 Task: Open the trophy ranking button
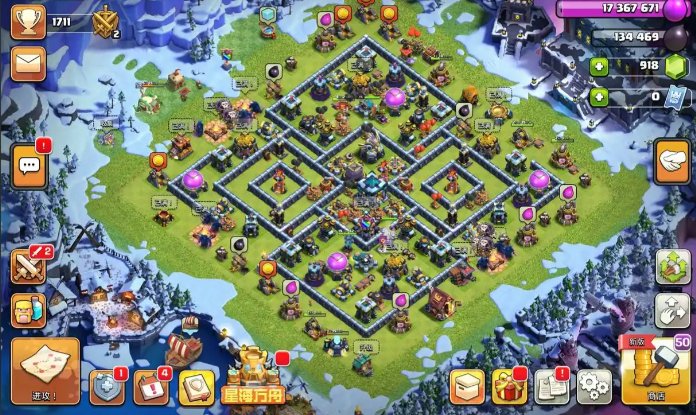(x=29, y=22)
